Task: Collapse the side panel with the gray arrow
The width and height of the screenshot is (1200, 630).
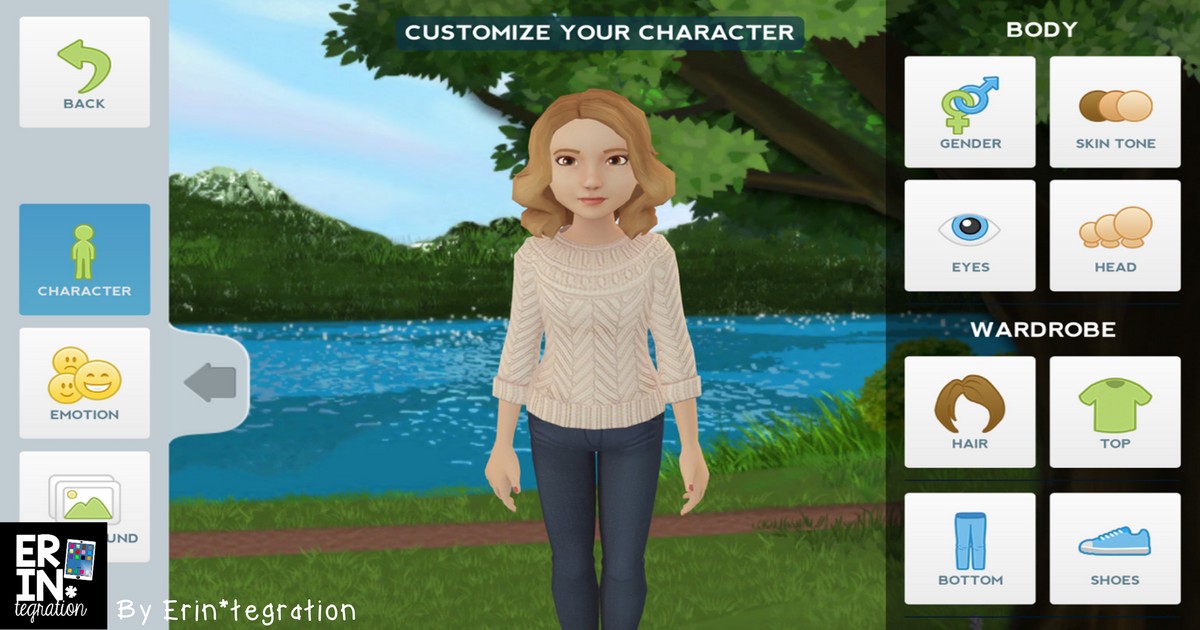Action: click(x=210, y=382)
